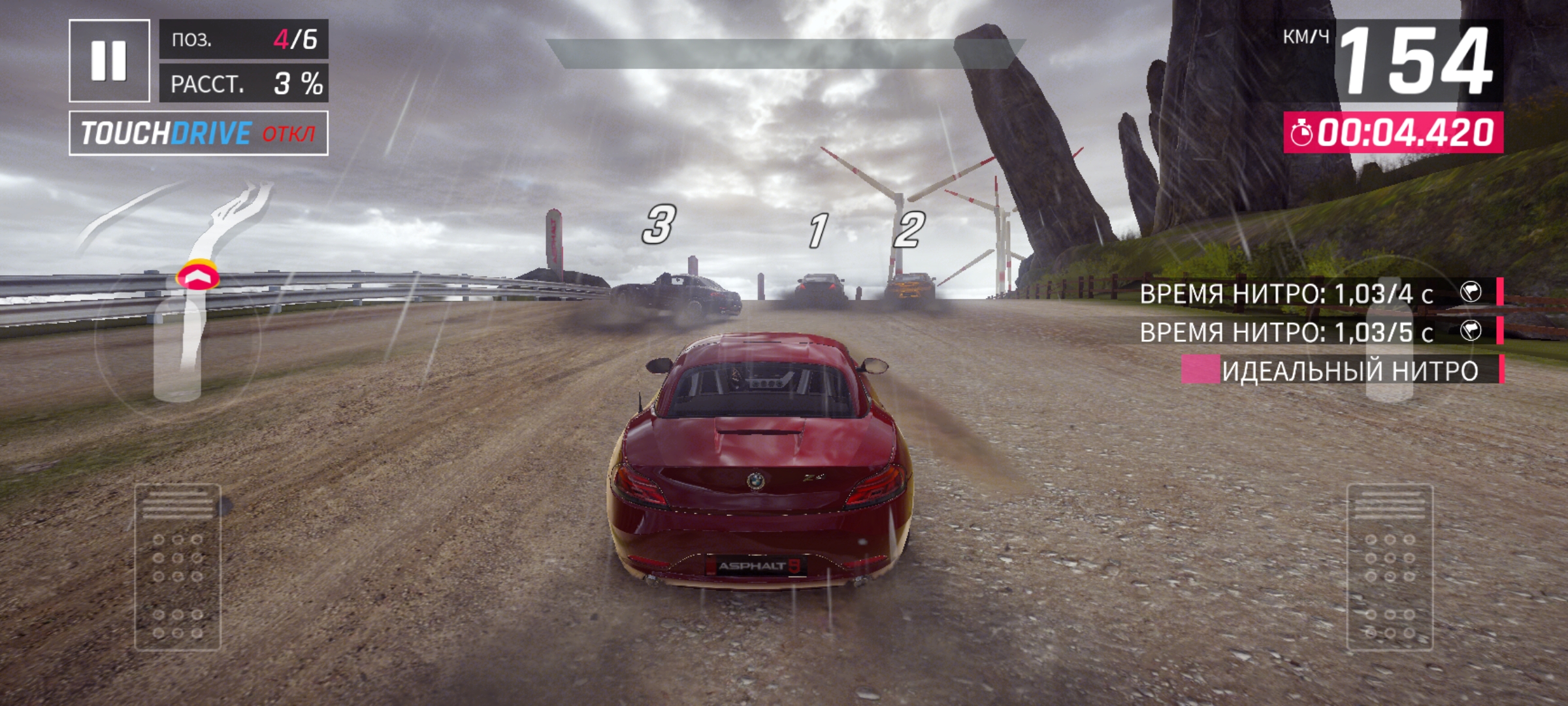This screenshot has height=706, width=1568.
Task: Pause the race
Action: 109,61
